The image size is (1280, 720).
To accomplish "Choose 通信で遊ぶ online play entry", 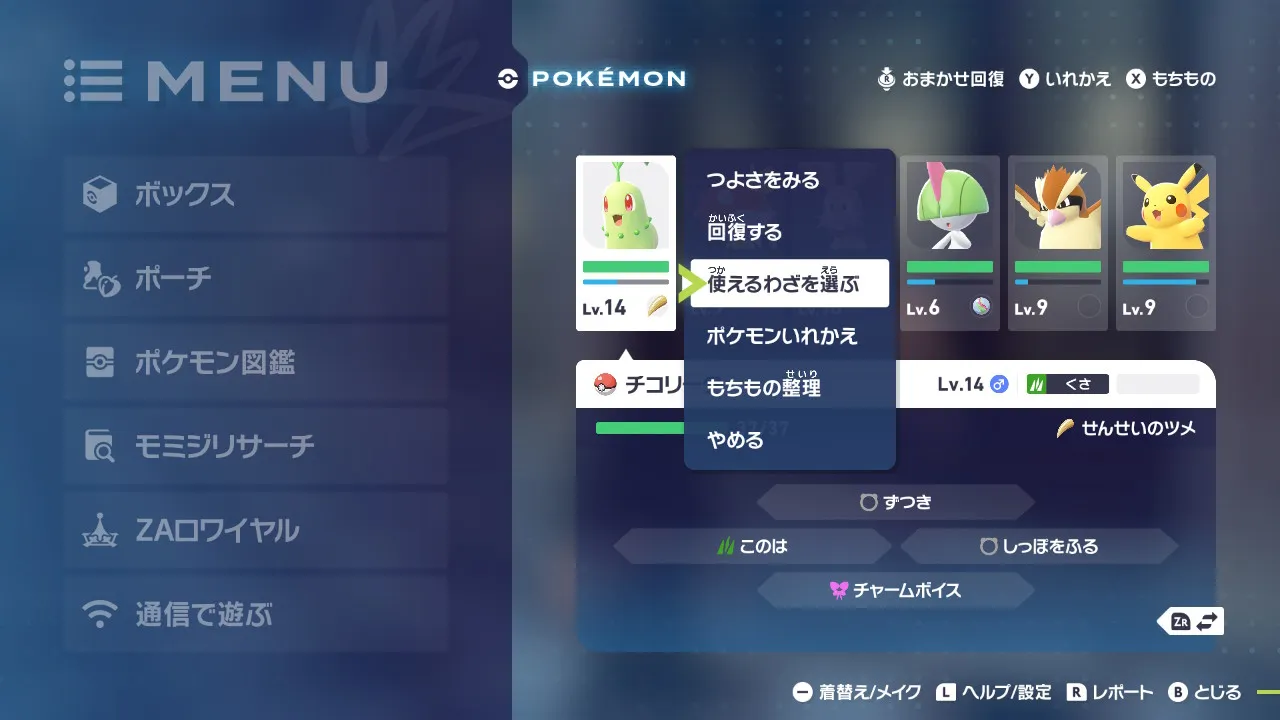I will pyautogui.click(x=255, y=614).
